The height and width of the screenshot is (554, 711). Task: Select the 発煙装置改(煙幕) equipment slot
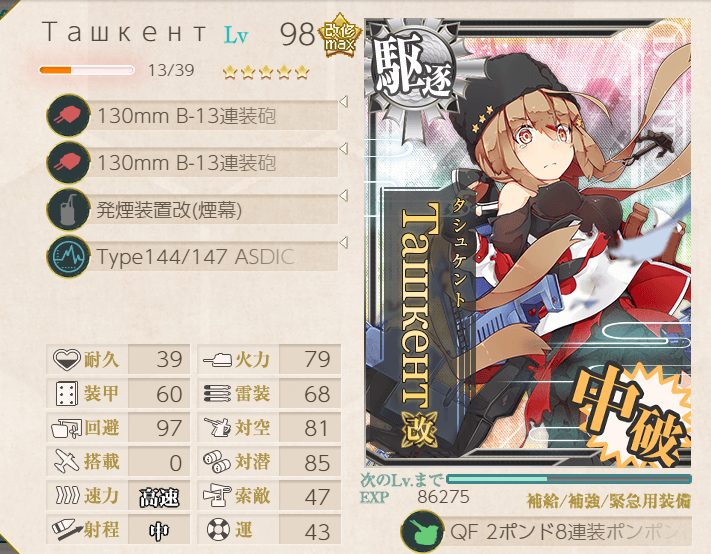(x=195, y=210)
